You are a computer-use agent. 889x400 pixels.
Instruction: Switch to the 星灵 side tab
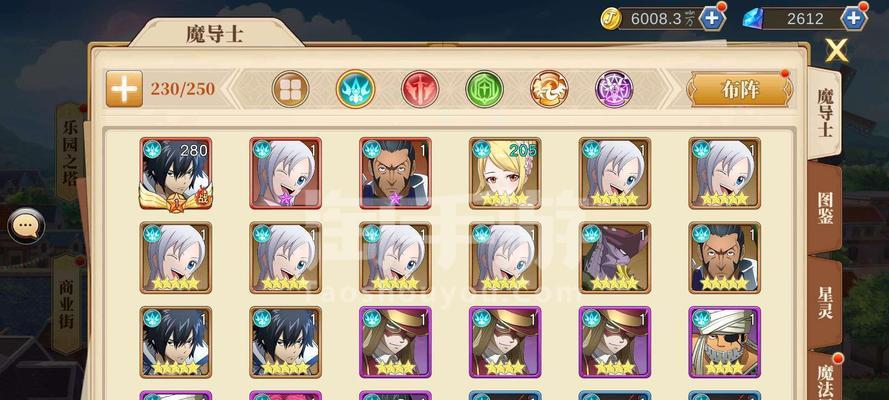click(x=826, y=298)
